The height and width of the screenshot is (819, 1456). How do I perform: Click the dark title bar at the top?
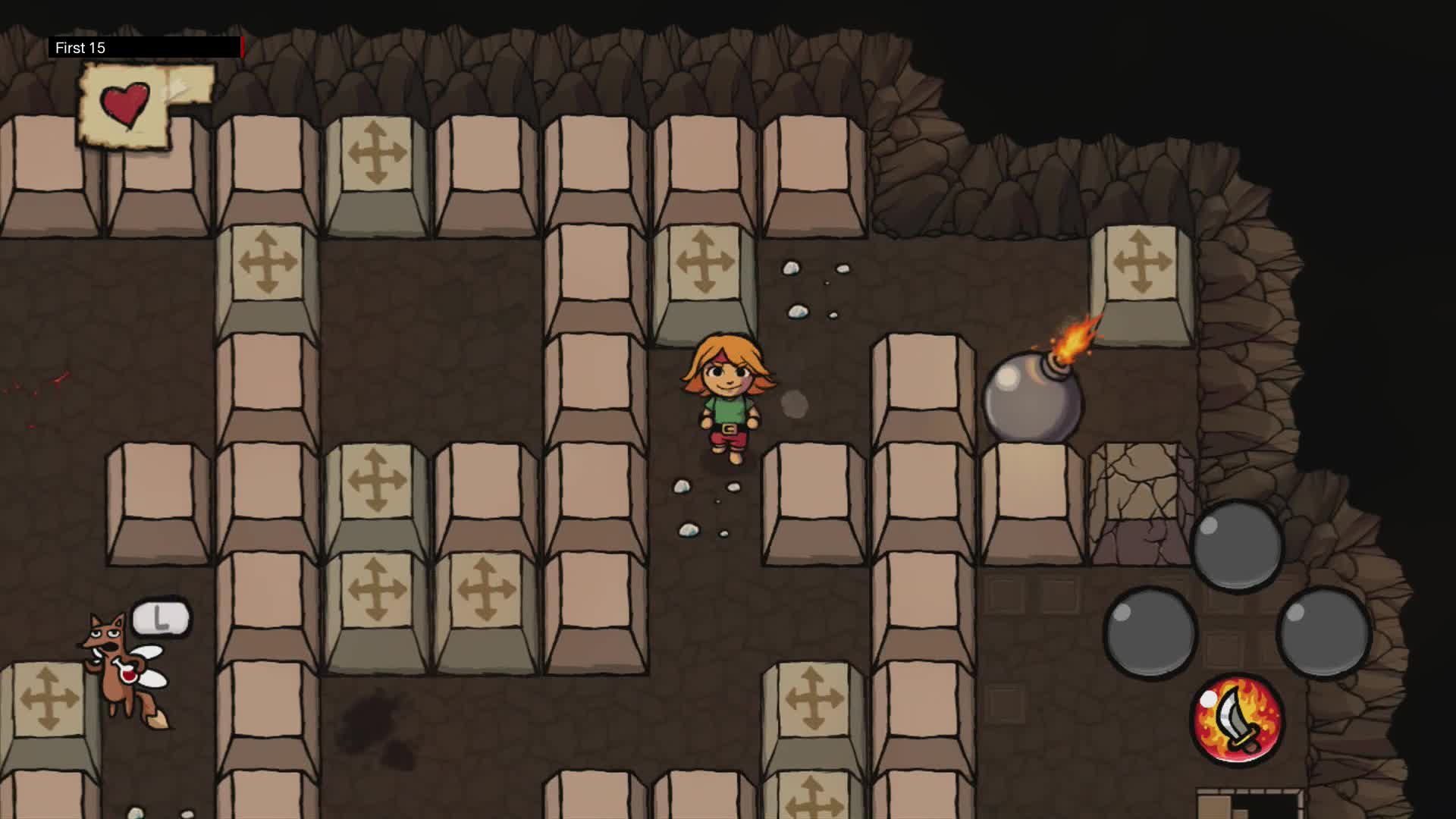click(167, 47)
